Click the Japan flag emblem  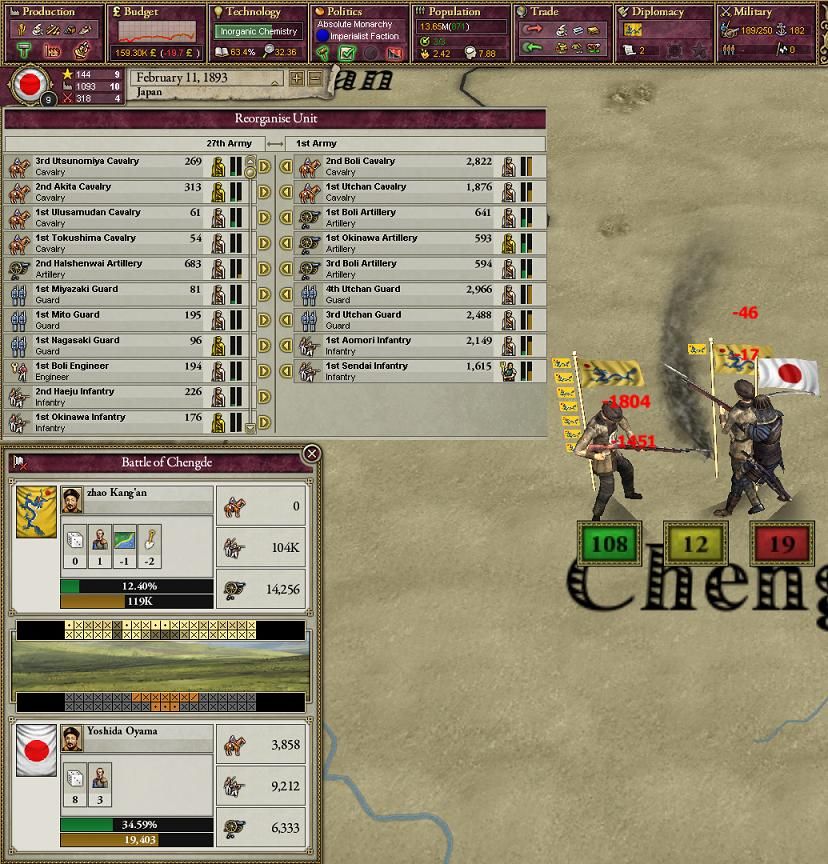point(30,84)
